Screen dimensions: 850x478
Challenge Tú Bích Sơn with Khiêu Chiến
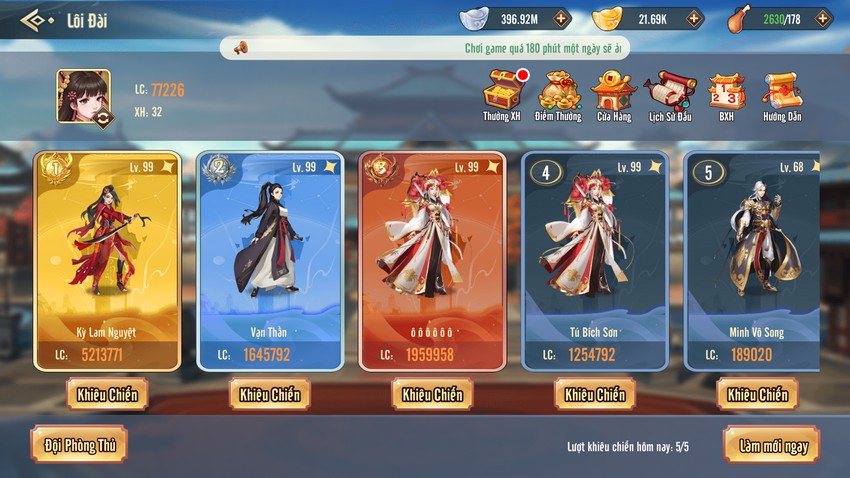(x=595, y=394)
